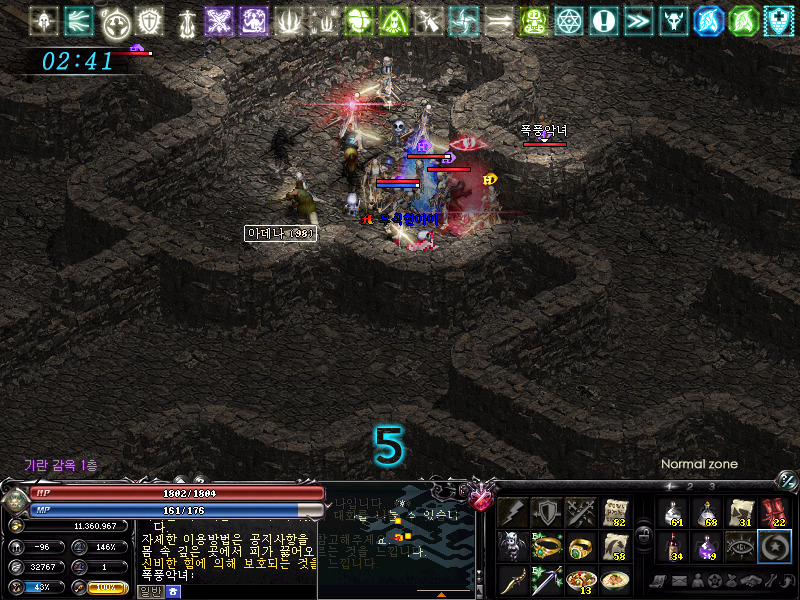This screenshot has width=800, height=600.
Task: Equip the blue sword in hotbar
Action: coord(547,581)
